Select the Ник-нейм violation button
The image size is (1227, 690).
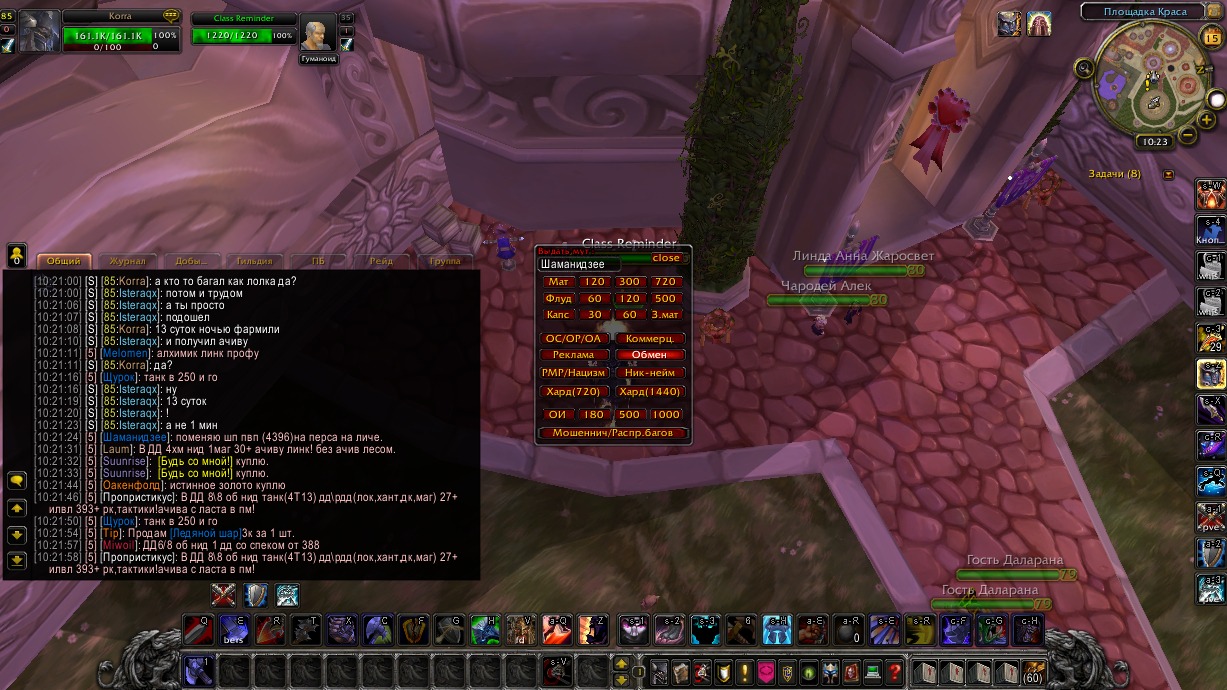(x=650, y=373)
